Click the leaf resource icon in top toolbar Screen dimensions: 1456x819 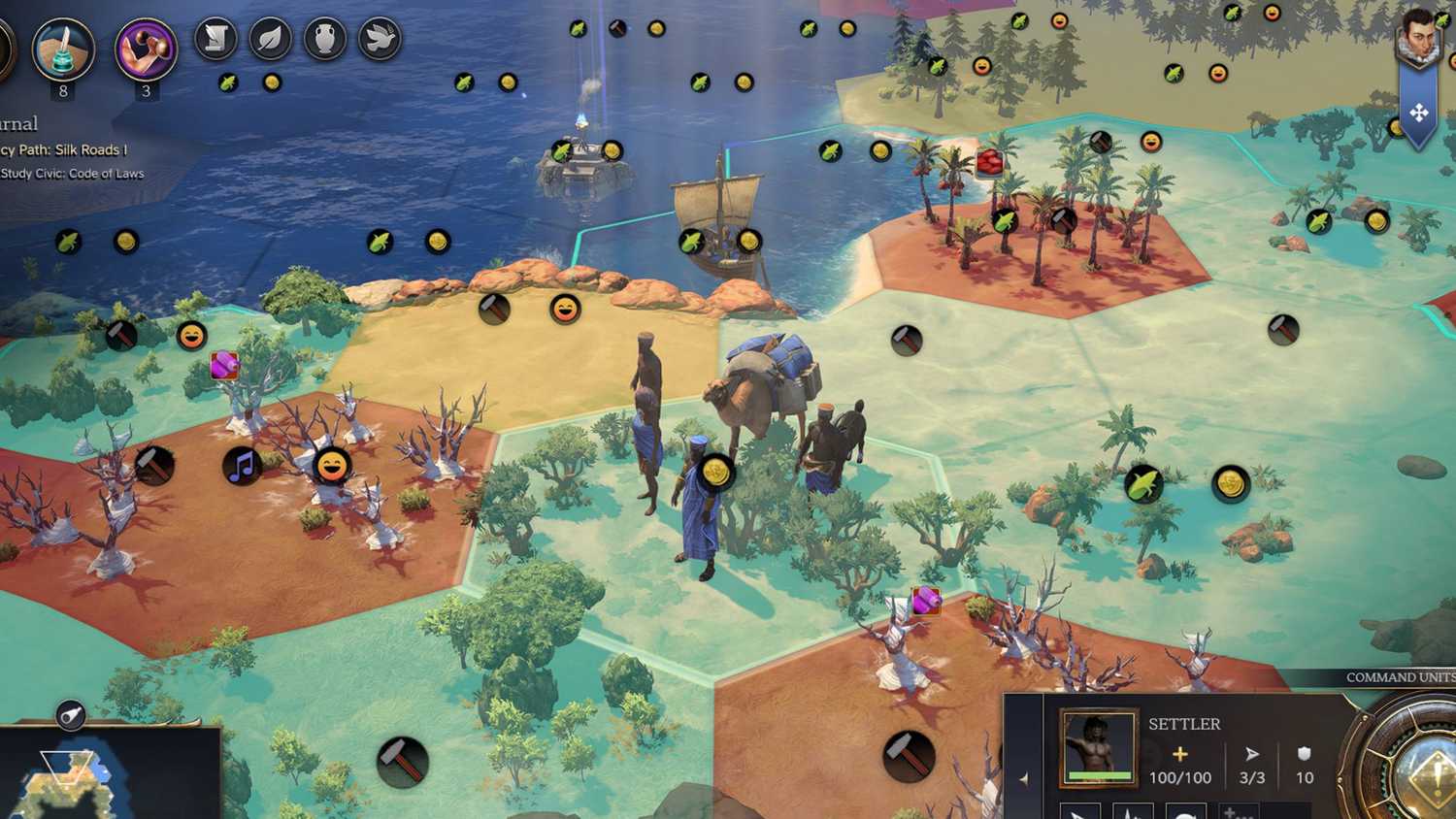(x=270, y=39)
